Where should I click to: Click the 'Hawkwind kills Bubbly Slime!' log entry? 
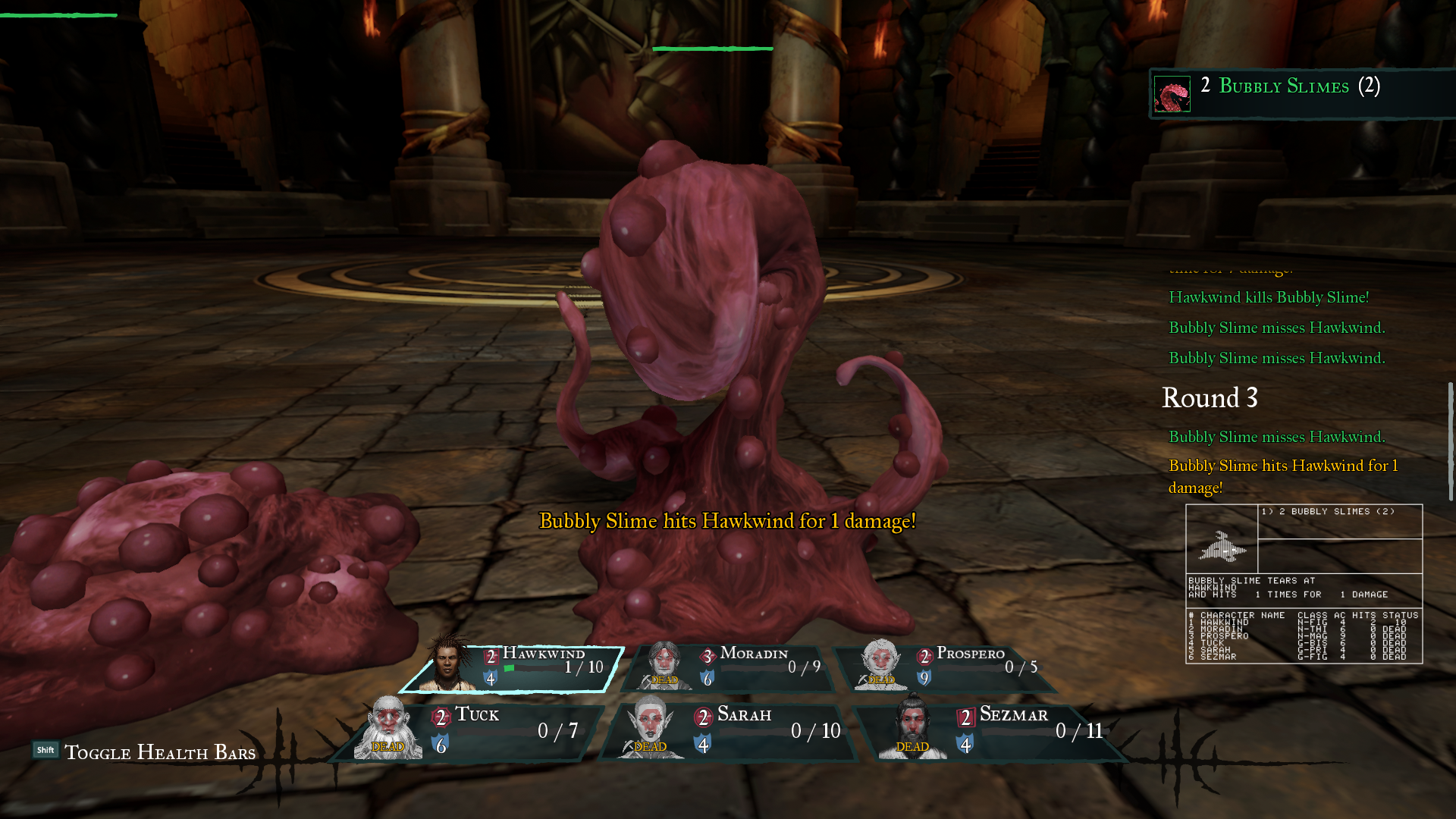point(1268,297)
